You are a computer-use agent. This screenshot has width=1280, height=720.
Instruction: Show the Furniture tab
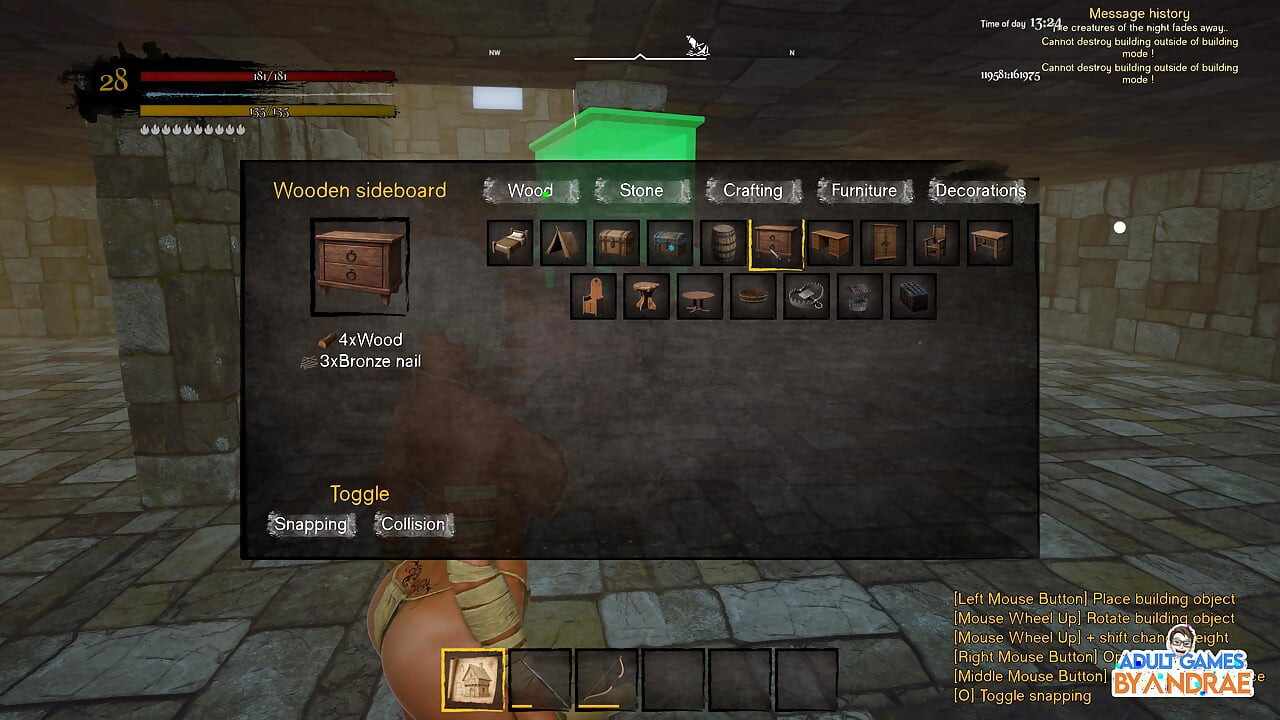point(864,190)
